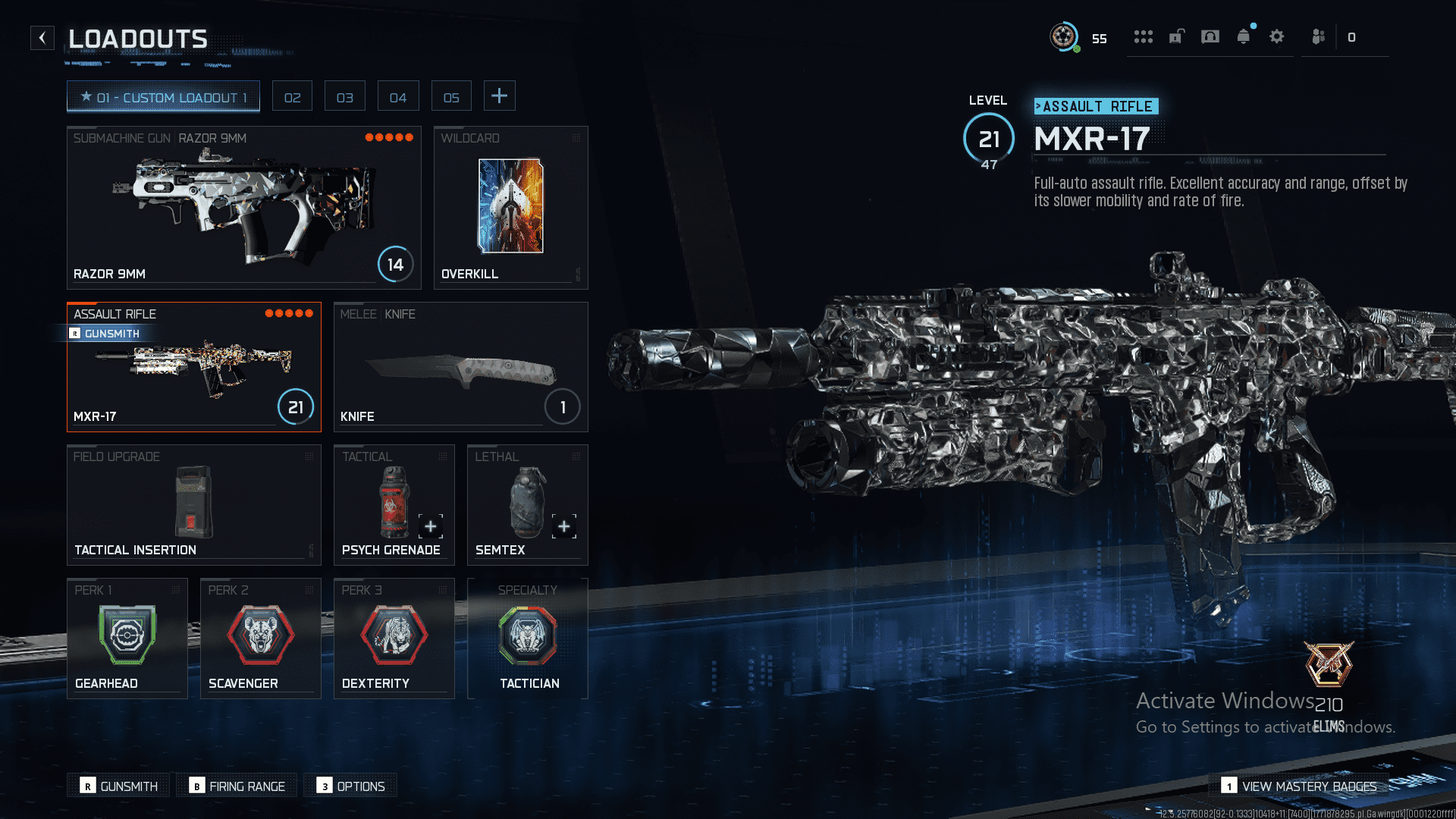Open the settings gear icon
Screen dimensions: 1456x819
click(x=1277, y=37)
